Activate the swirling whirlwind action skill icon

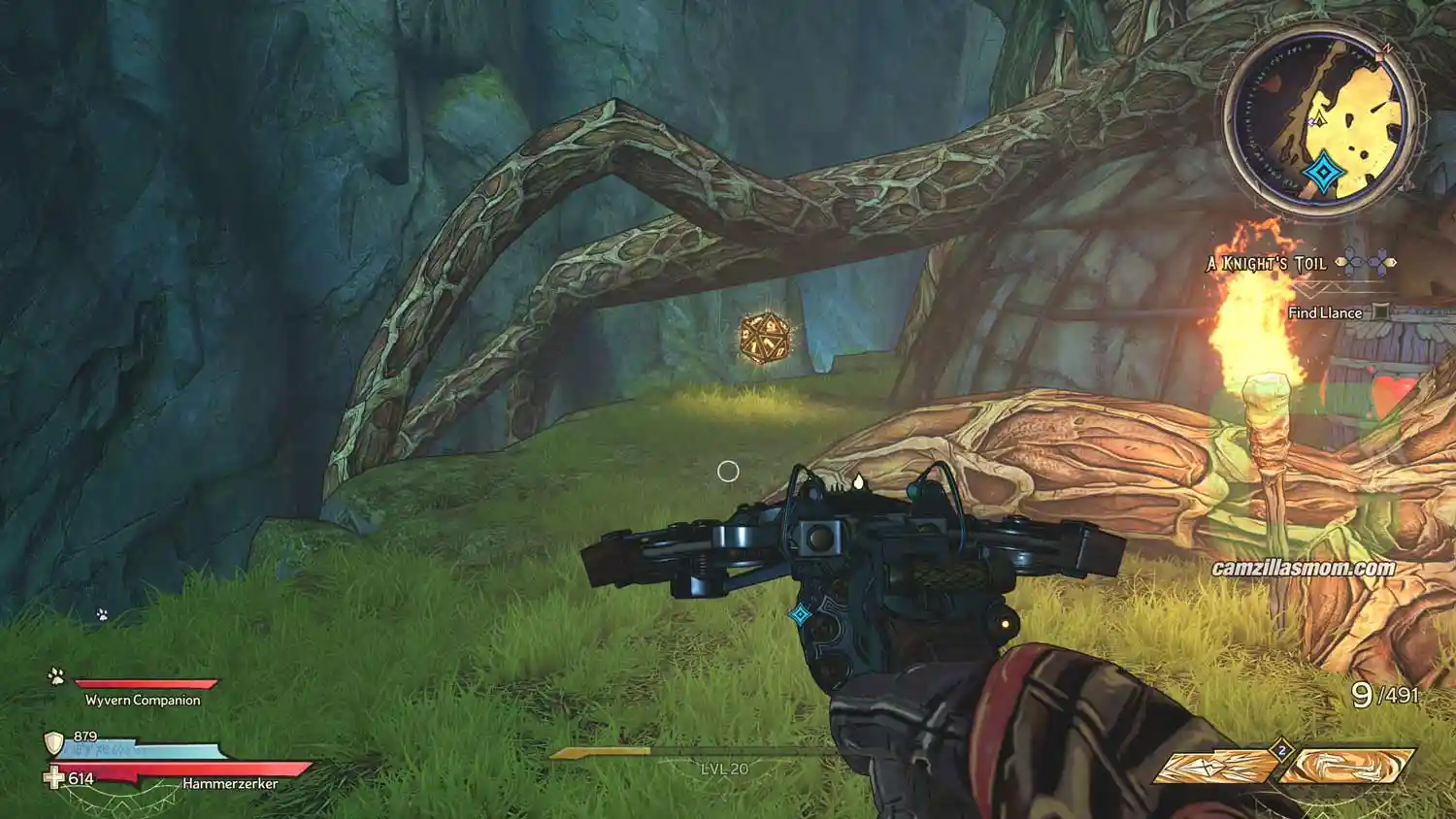[1346, 766]
